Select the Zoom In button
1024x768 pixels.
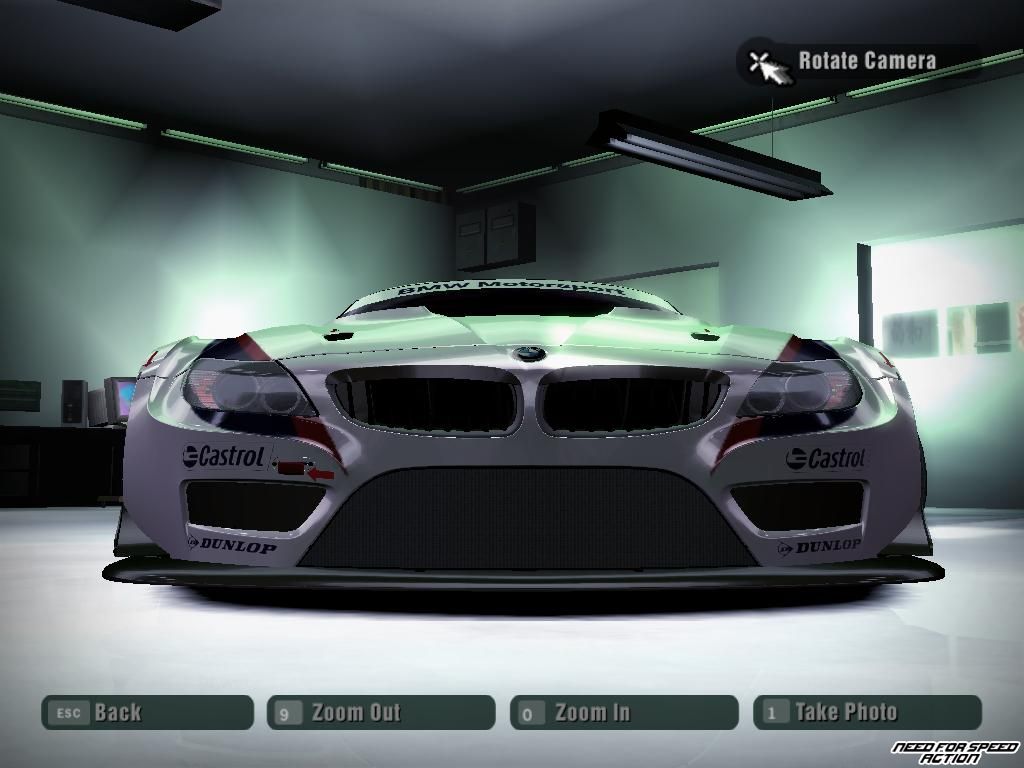623,713
